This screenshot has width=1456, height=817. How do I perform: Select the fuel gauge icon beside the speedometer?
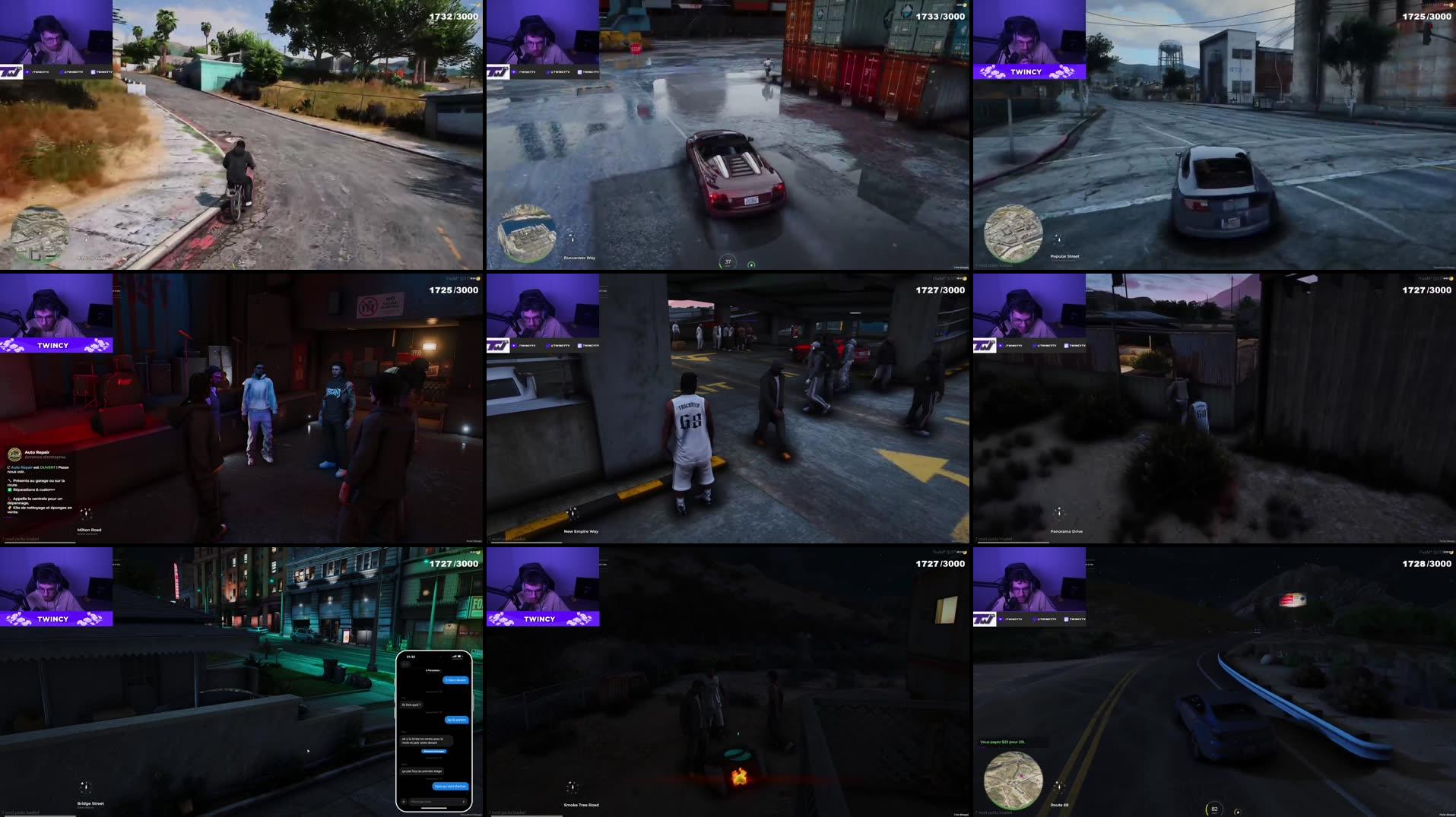tap(751, 264)
